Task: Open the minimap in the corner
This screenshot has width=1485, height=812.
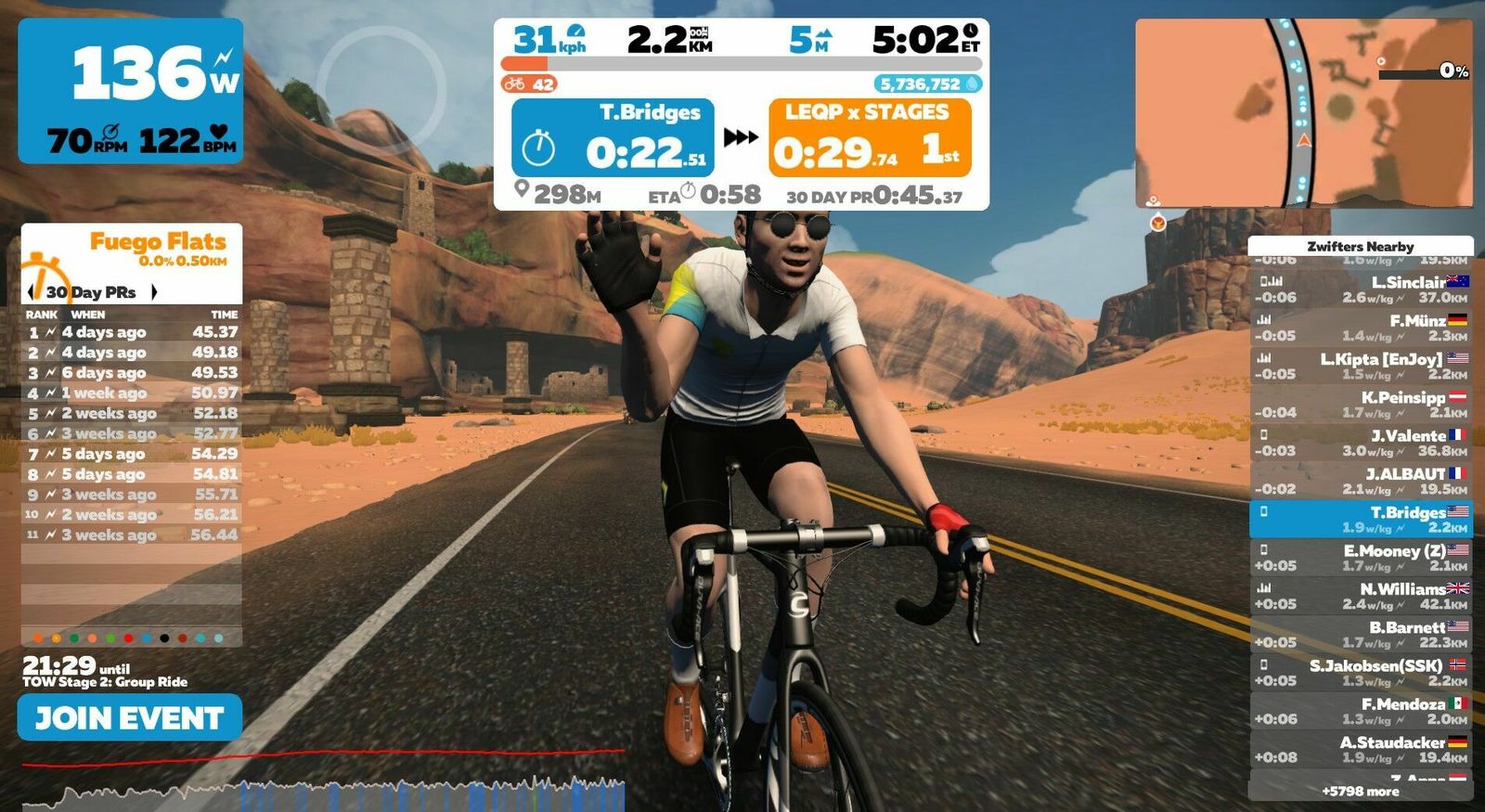Action: 1303,112
